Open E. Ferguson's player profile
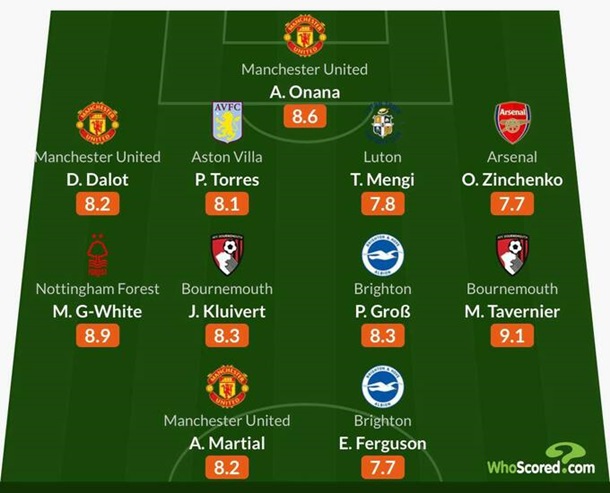This screenshot has width=610, height=493. (381, 443)
